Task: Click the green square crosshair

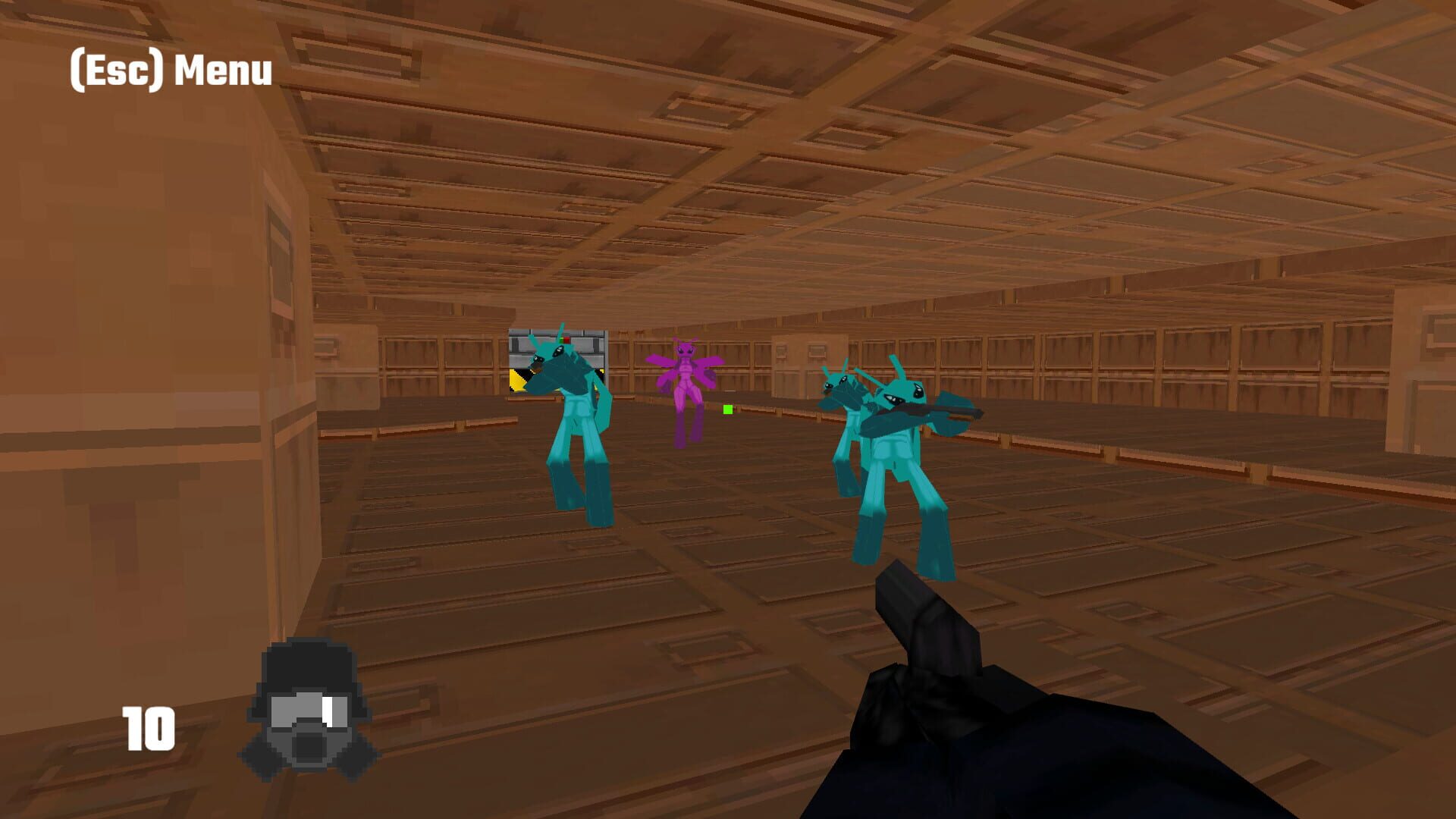Action: [727, 409]
